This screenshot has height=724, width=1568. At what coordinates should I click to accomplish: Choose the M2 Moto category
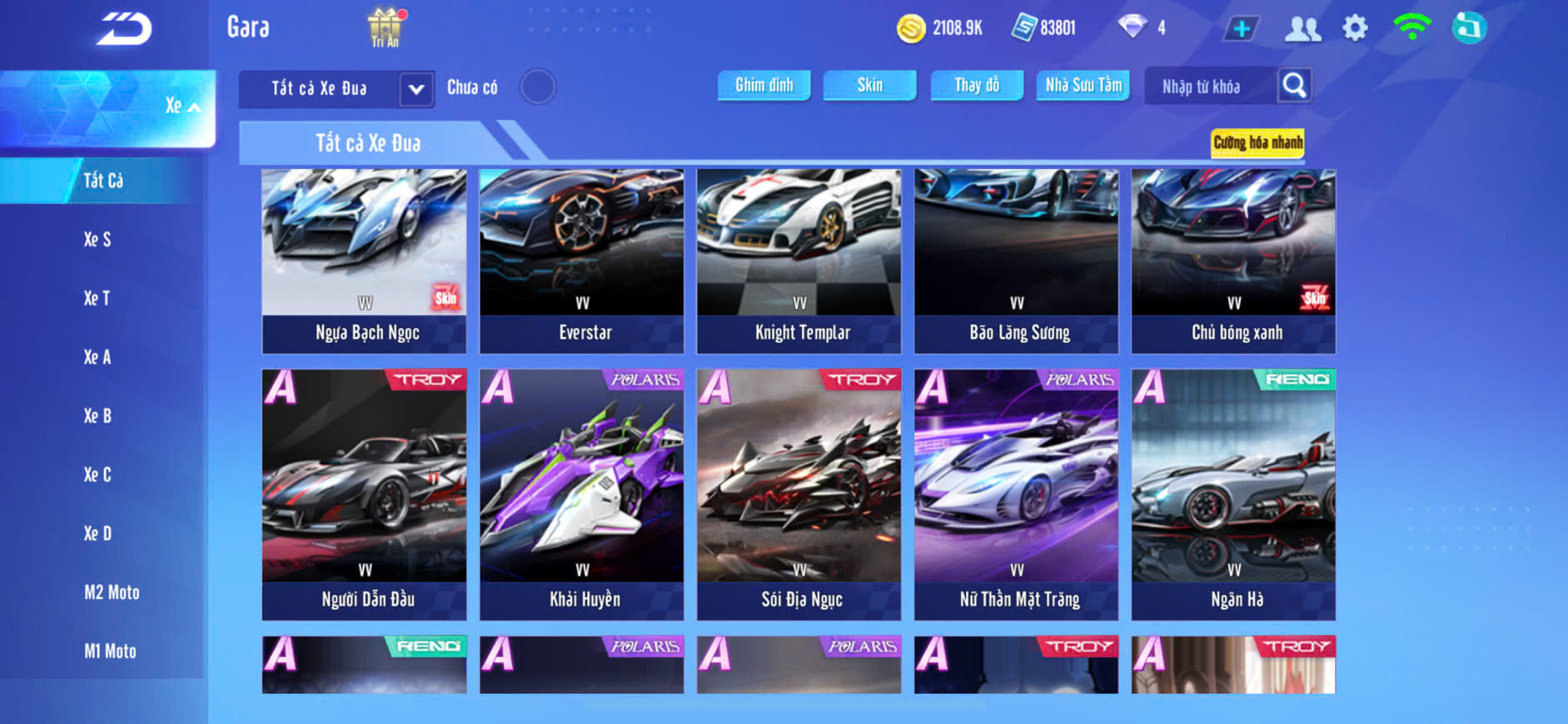112,593
